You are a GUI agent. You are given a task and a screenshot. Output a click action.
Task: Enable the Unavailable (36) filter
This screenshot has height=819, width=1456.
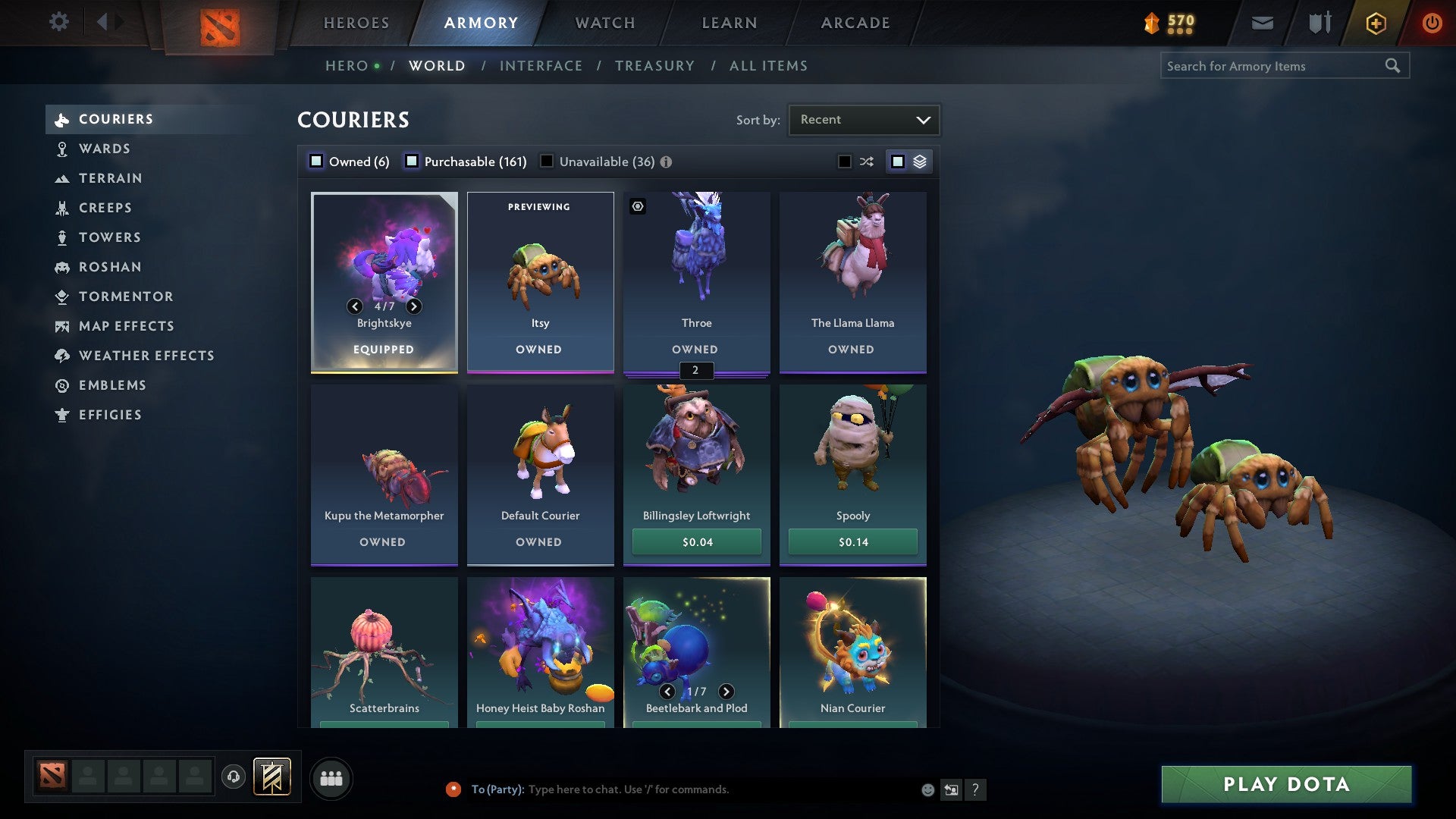pyautogui.click(x=547, y=161)
